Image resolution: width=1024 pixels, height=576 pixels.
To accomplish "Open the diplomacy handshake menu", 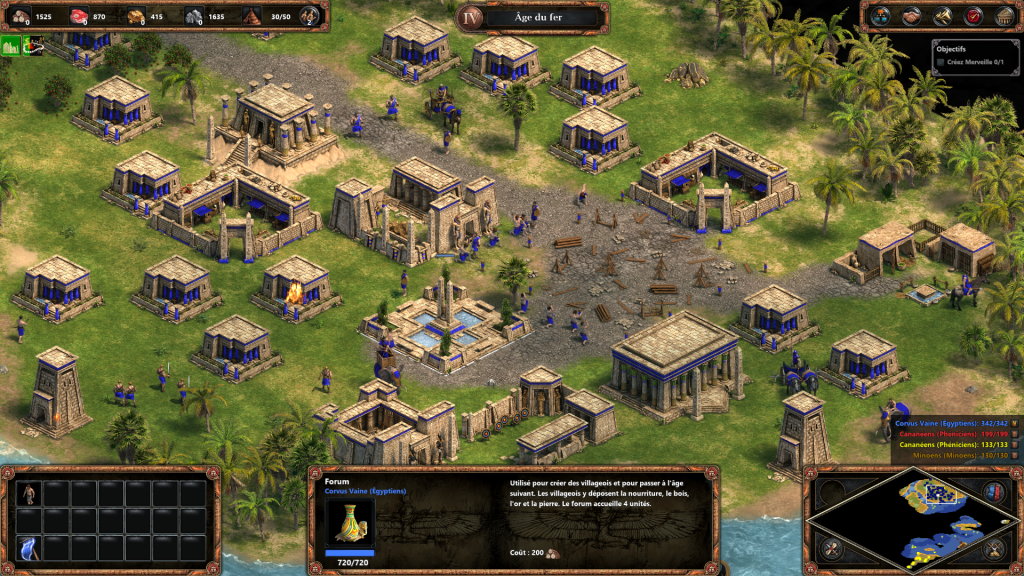I will click(911, 16).
